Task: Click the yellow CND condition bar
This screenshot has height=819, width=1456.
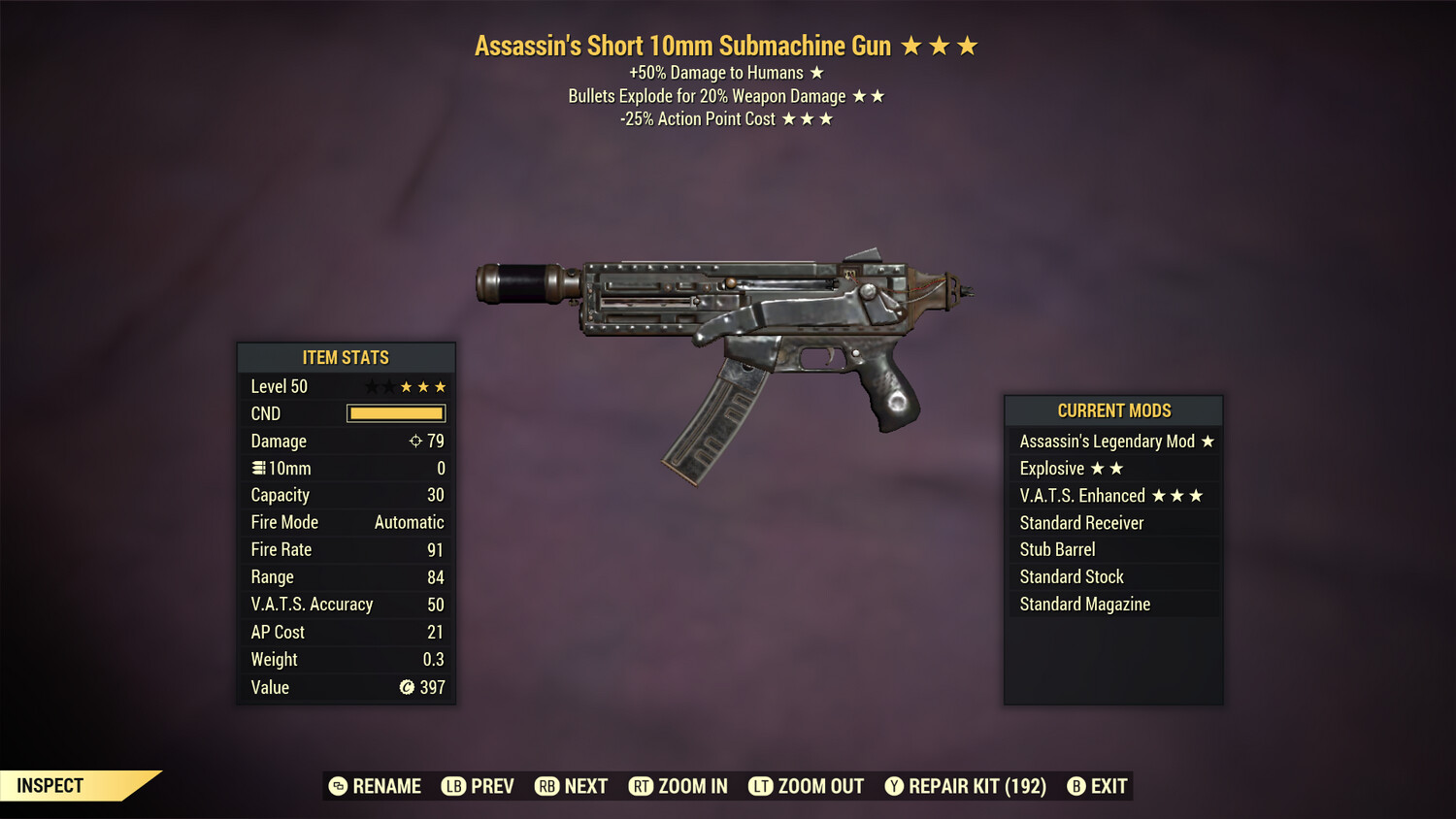Action: tap(395, 413)
